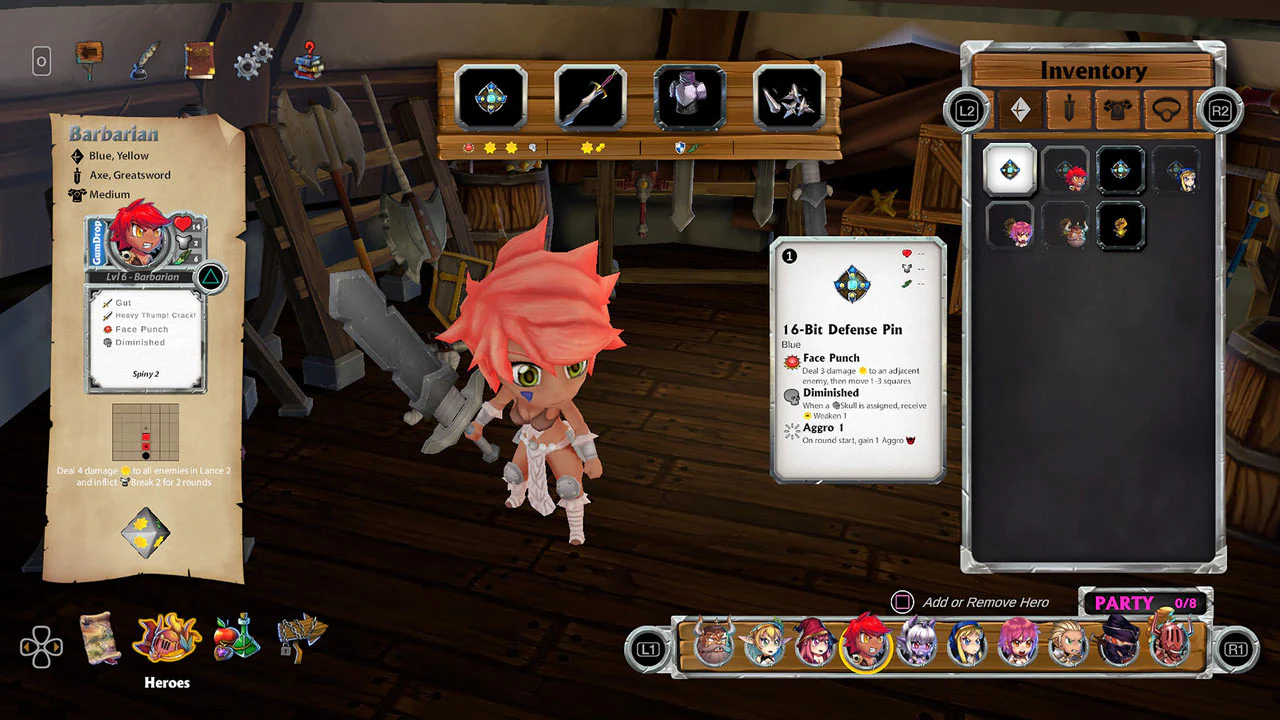Click the chained locked crate icon
The height and width of the screenshot is (720, 1280).
click(303, 640)
